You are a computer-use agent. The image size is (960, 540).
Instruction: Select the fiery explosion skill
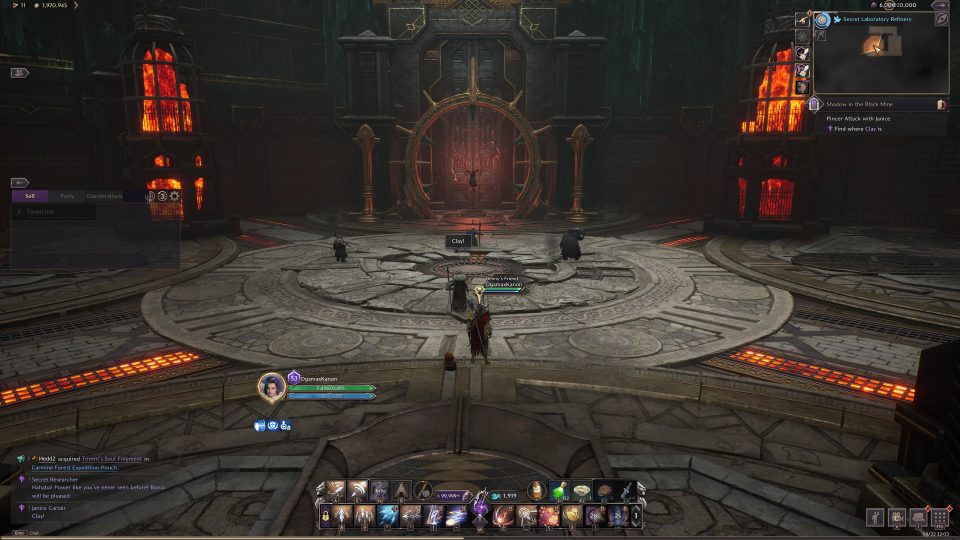[548, 516]
